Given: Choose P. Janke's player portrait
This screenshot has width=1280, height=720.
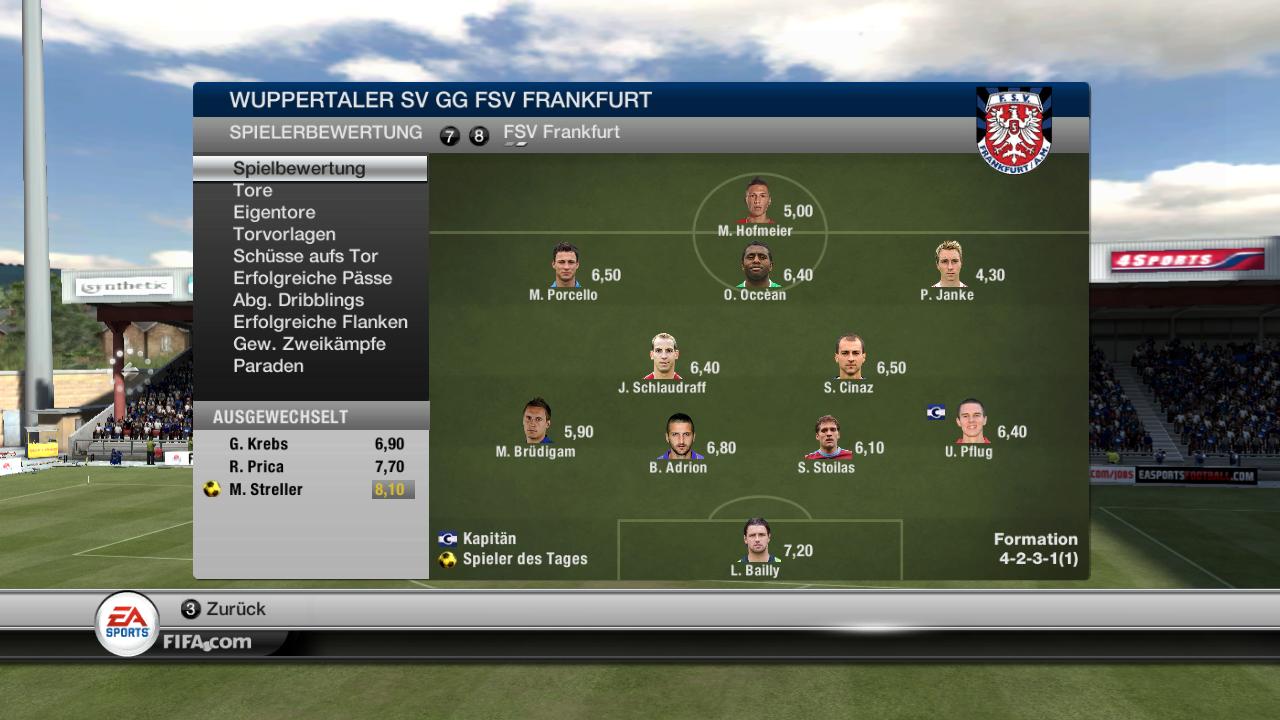Looking at the screenshot, I should pyautogui.click(x=948, y=264).
